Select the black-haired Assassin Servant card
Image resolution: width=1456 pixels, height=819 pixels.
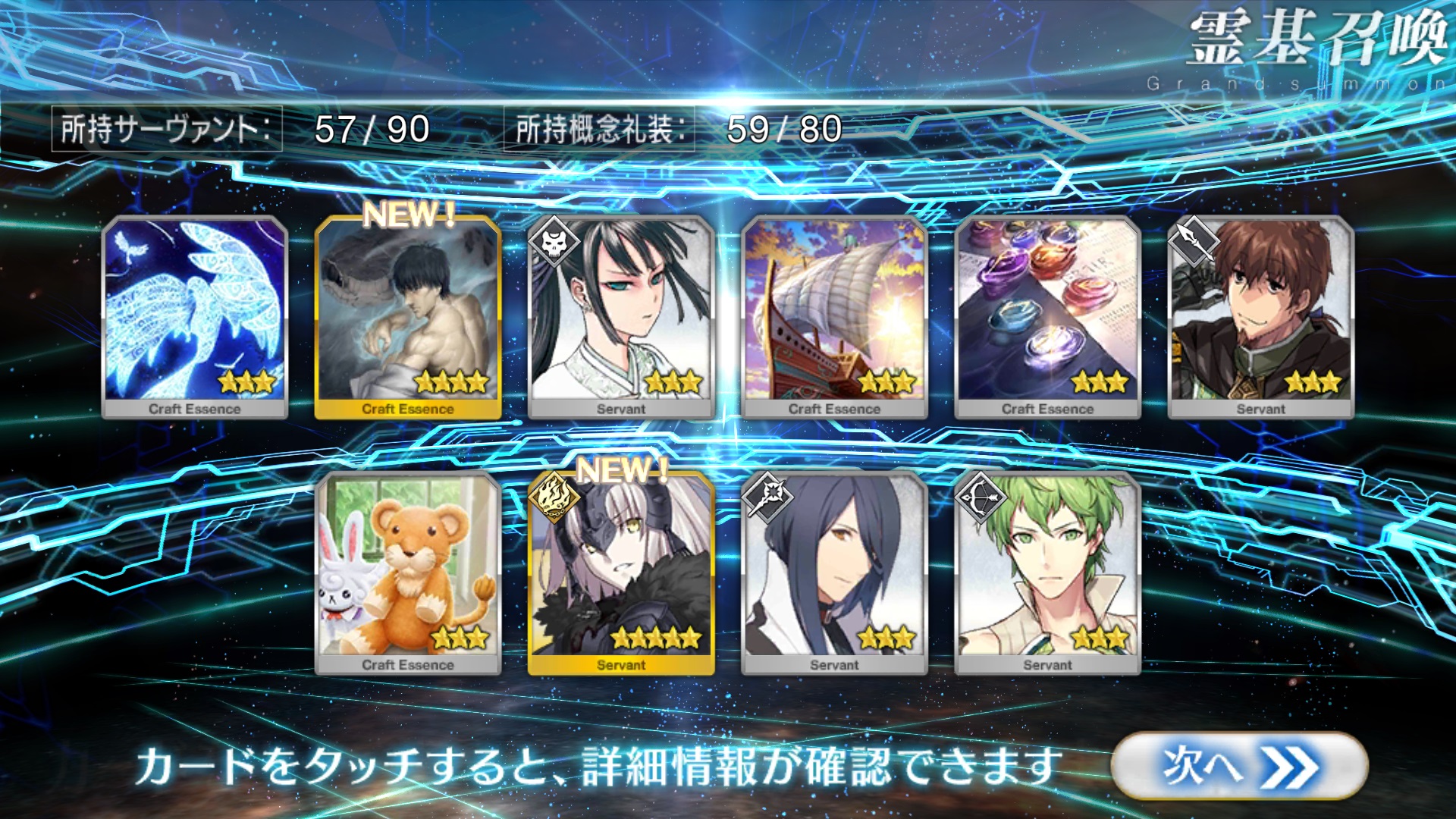click(621, 317)
